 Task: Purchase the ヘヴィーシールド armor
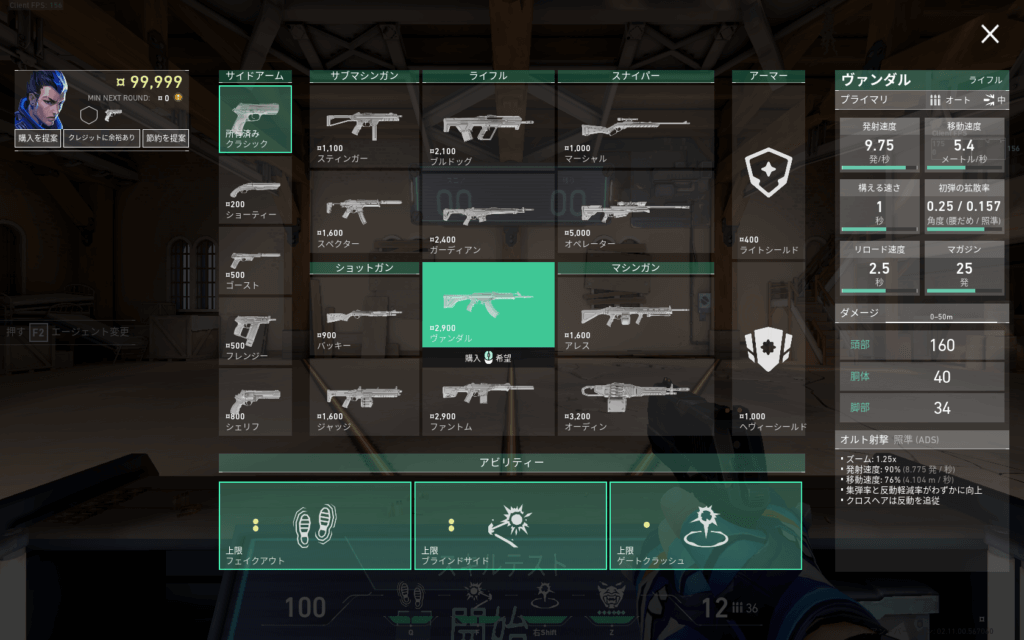[768, 350]
